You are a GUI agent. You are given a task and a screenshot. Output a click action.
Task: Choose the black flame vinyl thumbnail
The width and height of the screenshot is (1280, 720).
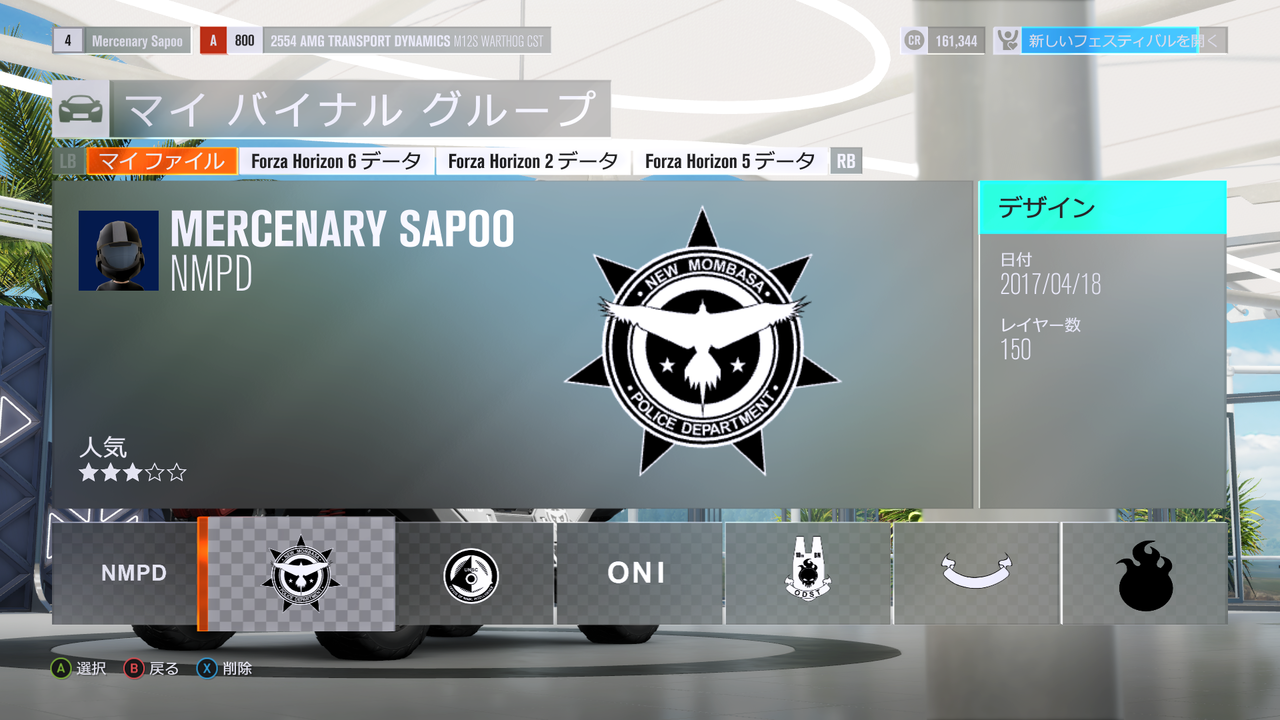coord(1144,574)
